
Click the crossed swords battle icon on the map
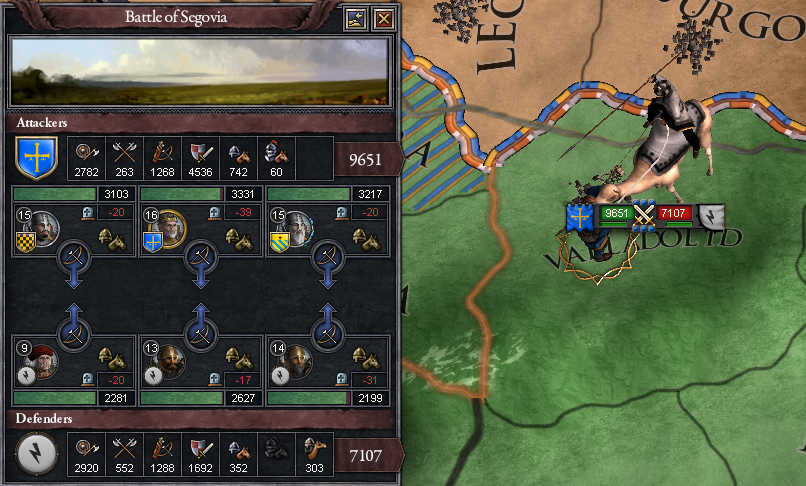(x=645, y=213)
